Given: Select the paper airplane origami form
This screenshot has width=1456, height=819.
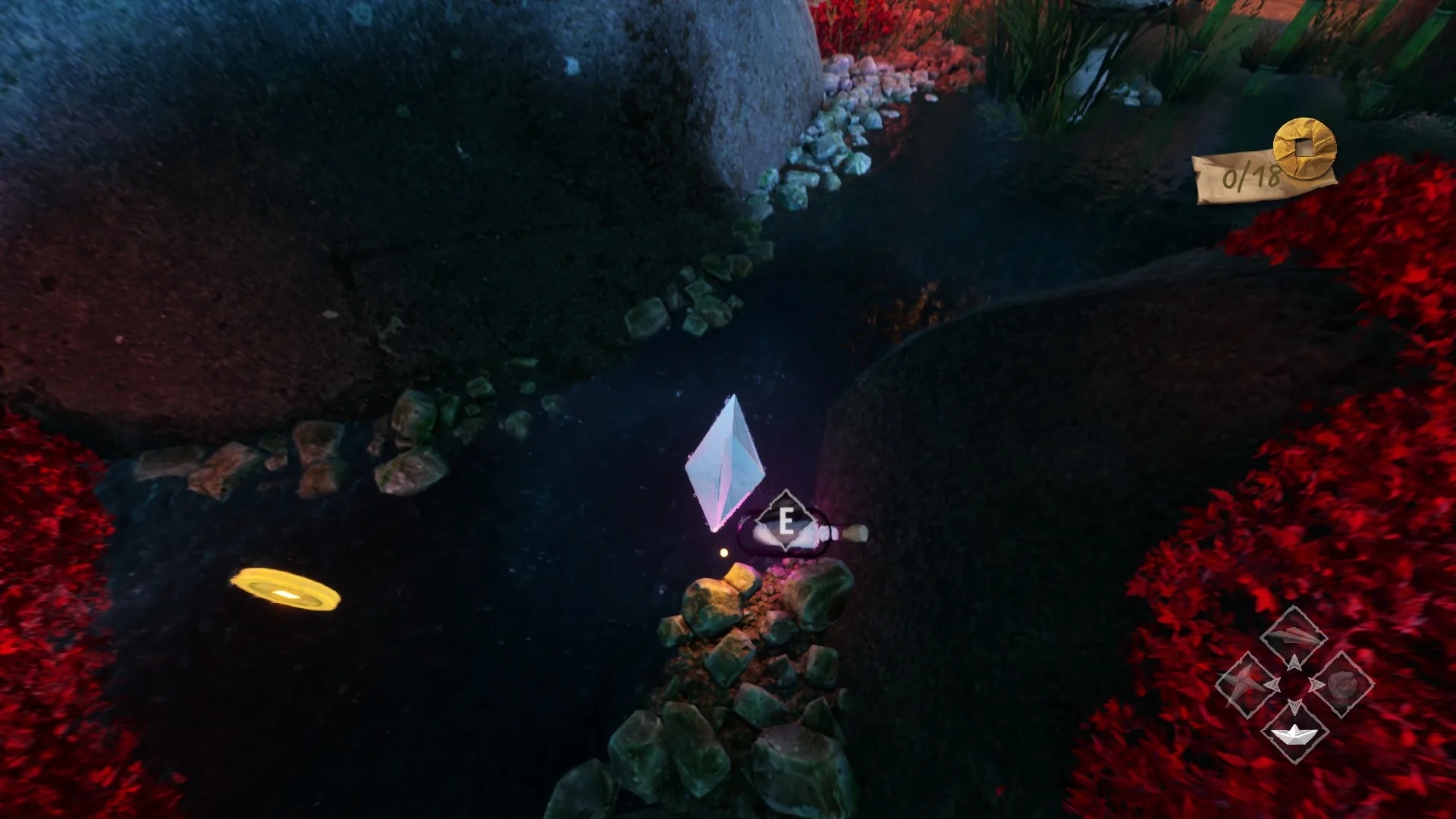Looking at the screenshot, I should pyautogui.click(x=1293, y=635).
